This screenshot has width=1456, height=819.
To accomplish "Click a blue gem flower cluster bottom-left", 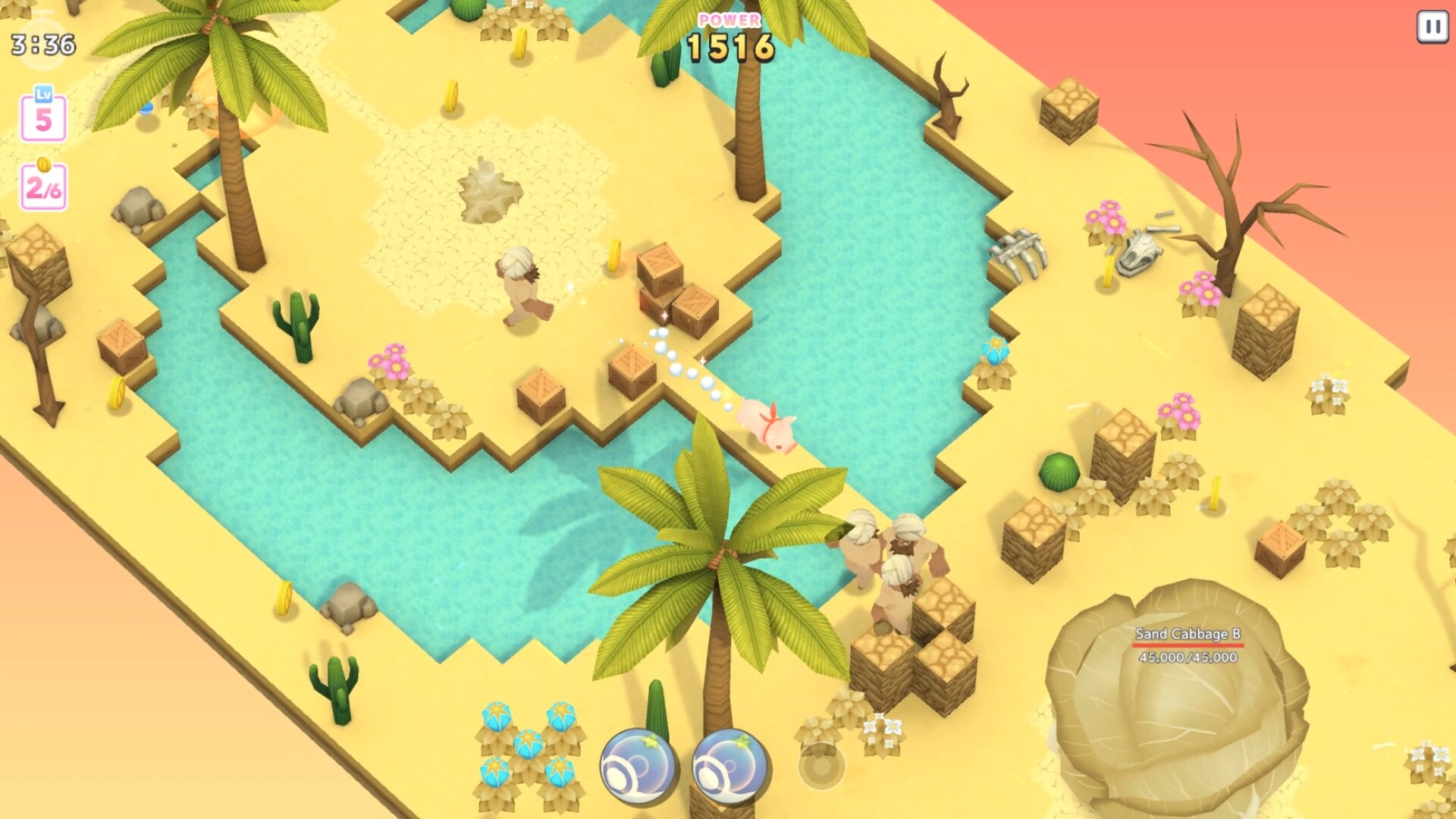I will 523,747.
